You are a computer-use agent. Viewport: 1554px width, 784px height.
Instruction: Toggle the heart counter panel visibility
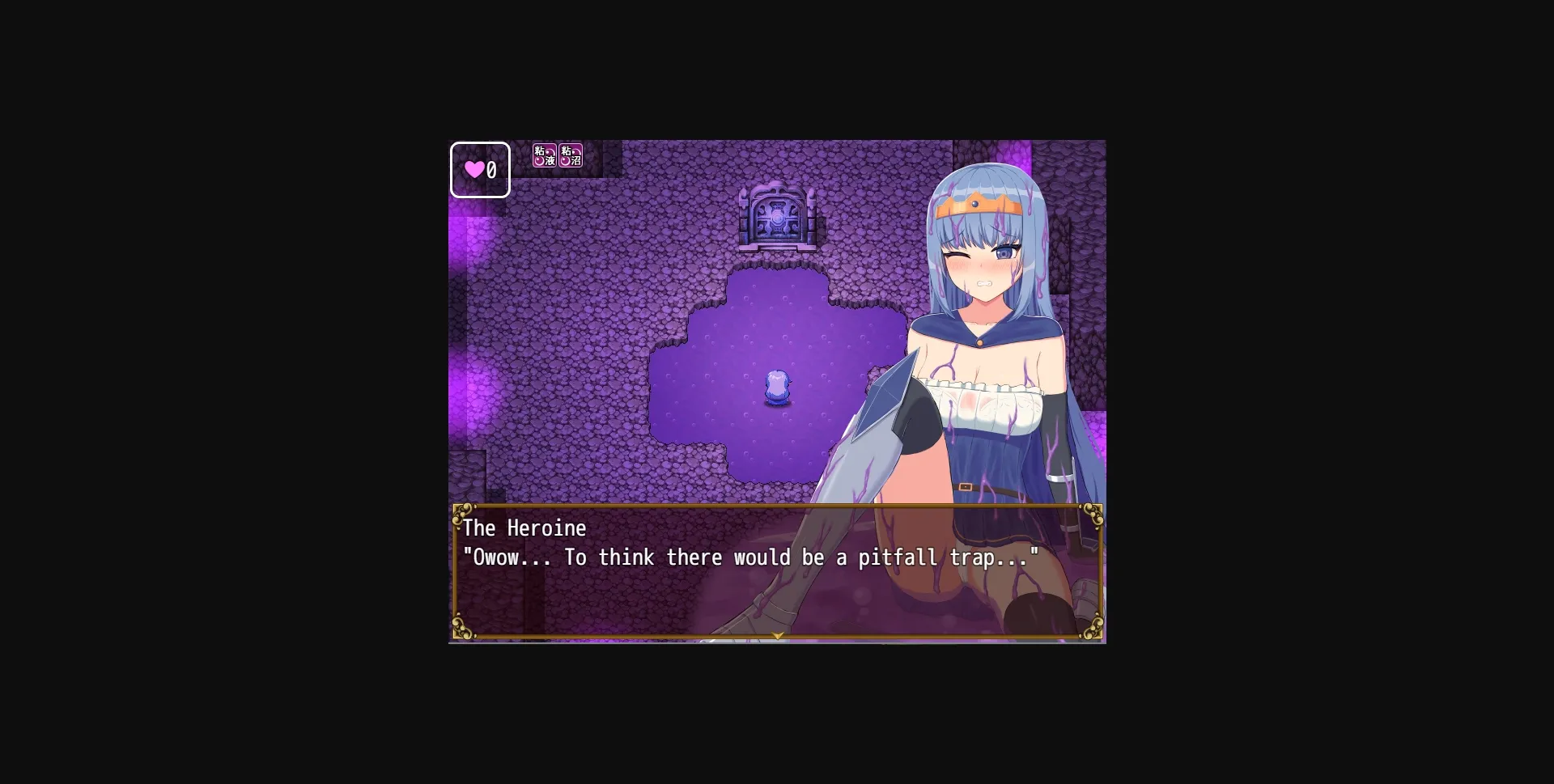[480, 170]
